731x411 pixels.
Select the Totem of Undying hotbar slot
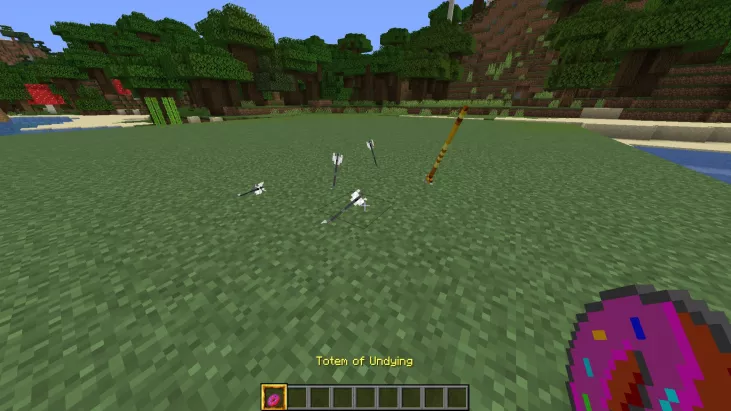click(x=274, y=397)
